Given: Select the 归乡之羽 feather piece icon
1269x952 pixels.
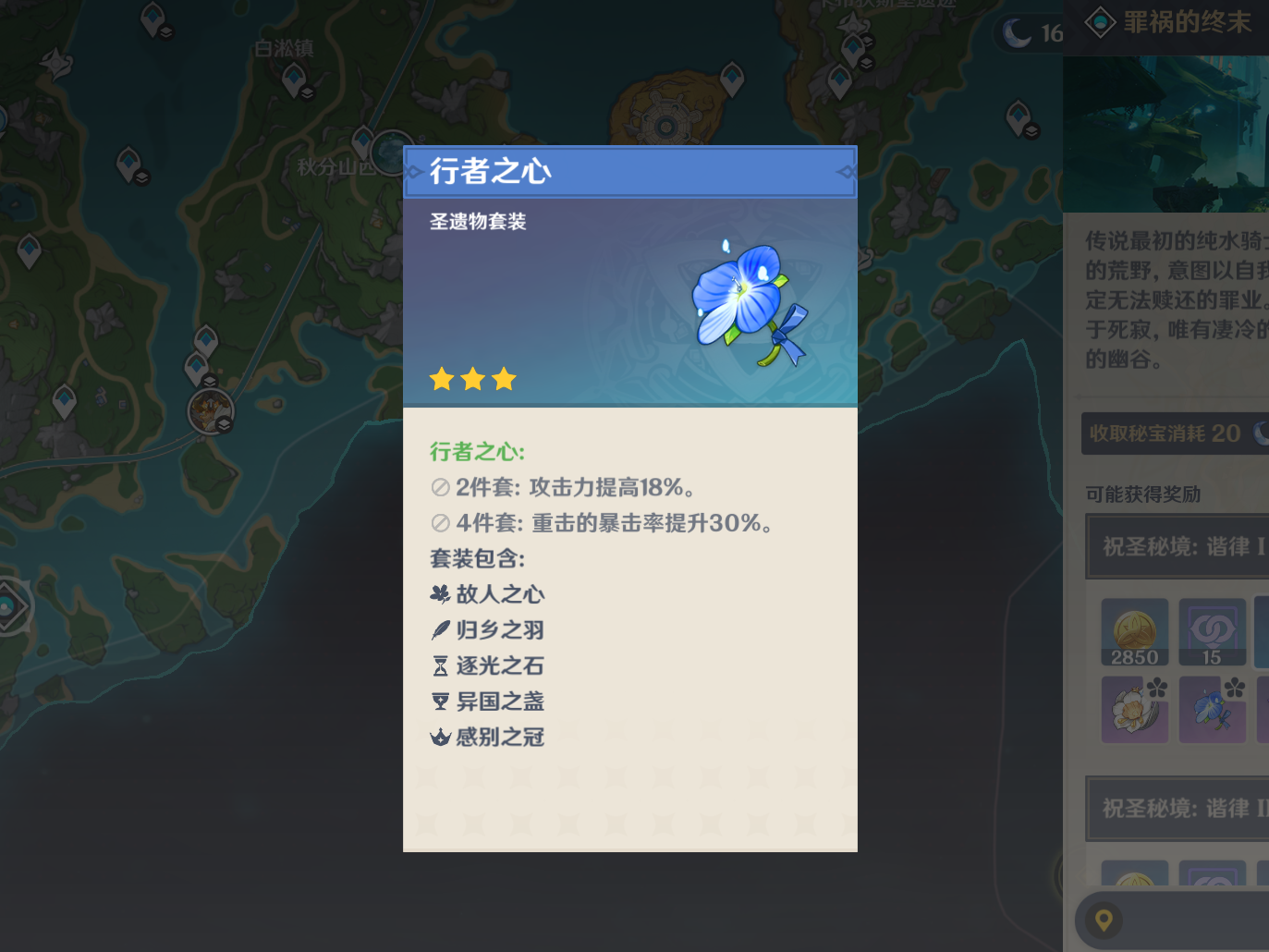Looking at the screenshot, I should click(440, 629).
